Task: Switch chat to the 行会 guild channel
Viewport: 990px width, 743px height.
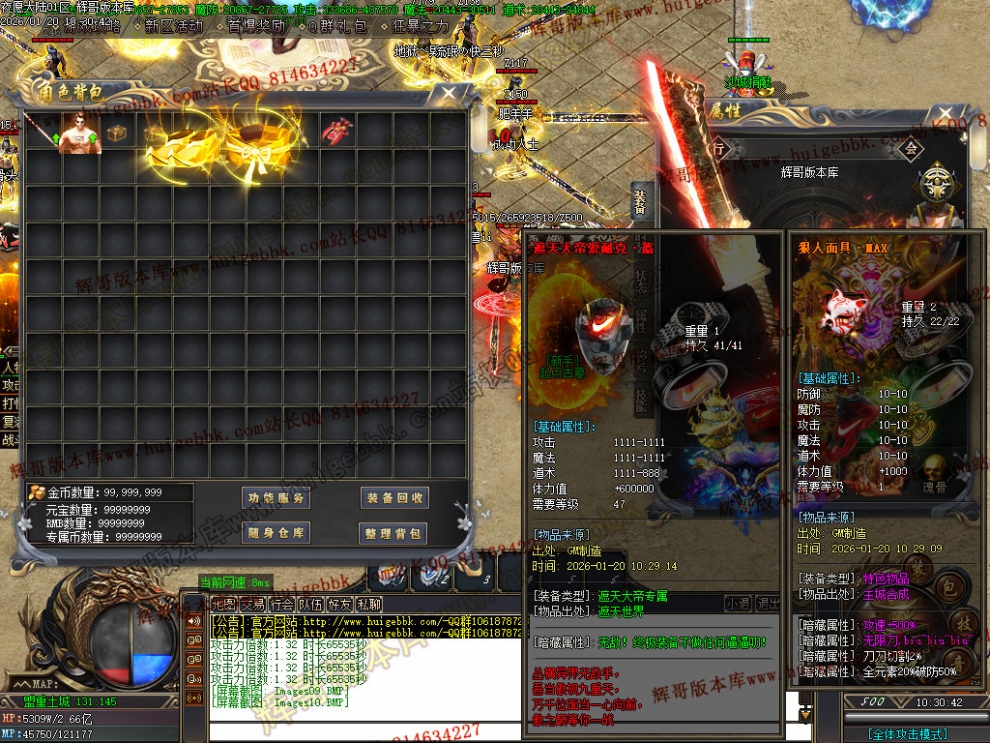Action: 282,604
